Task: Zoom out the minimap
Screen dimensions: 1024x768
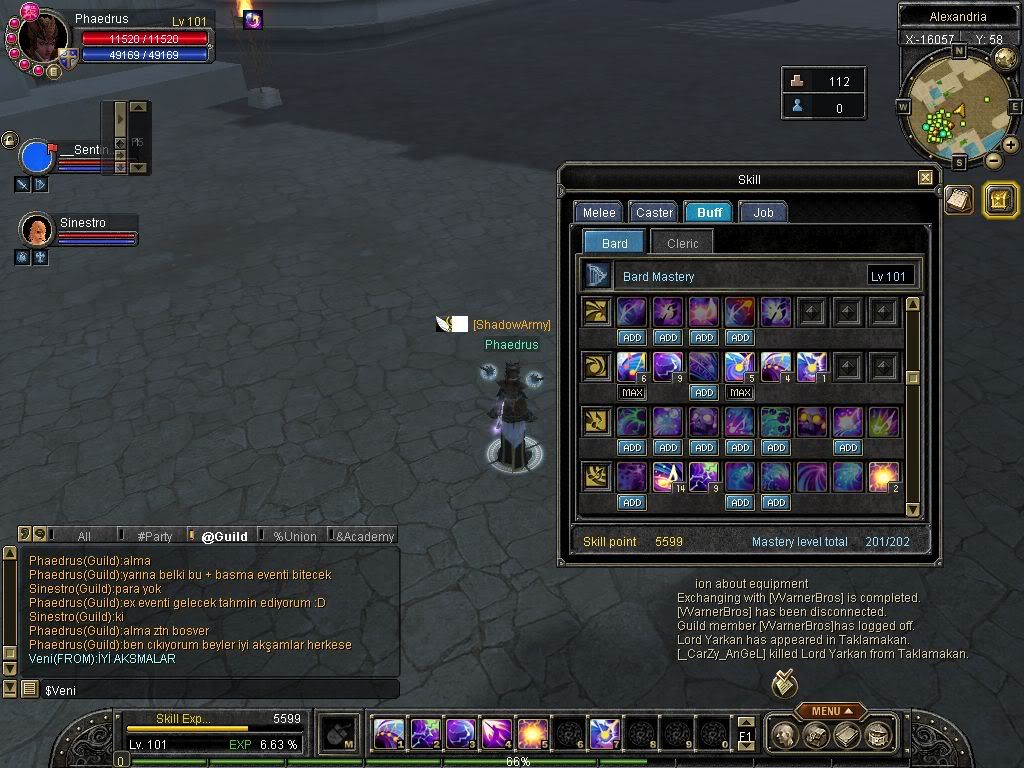Action: pos(993,160)
